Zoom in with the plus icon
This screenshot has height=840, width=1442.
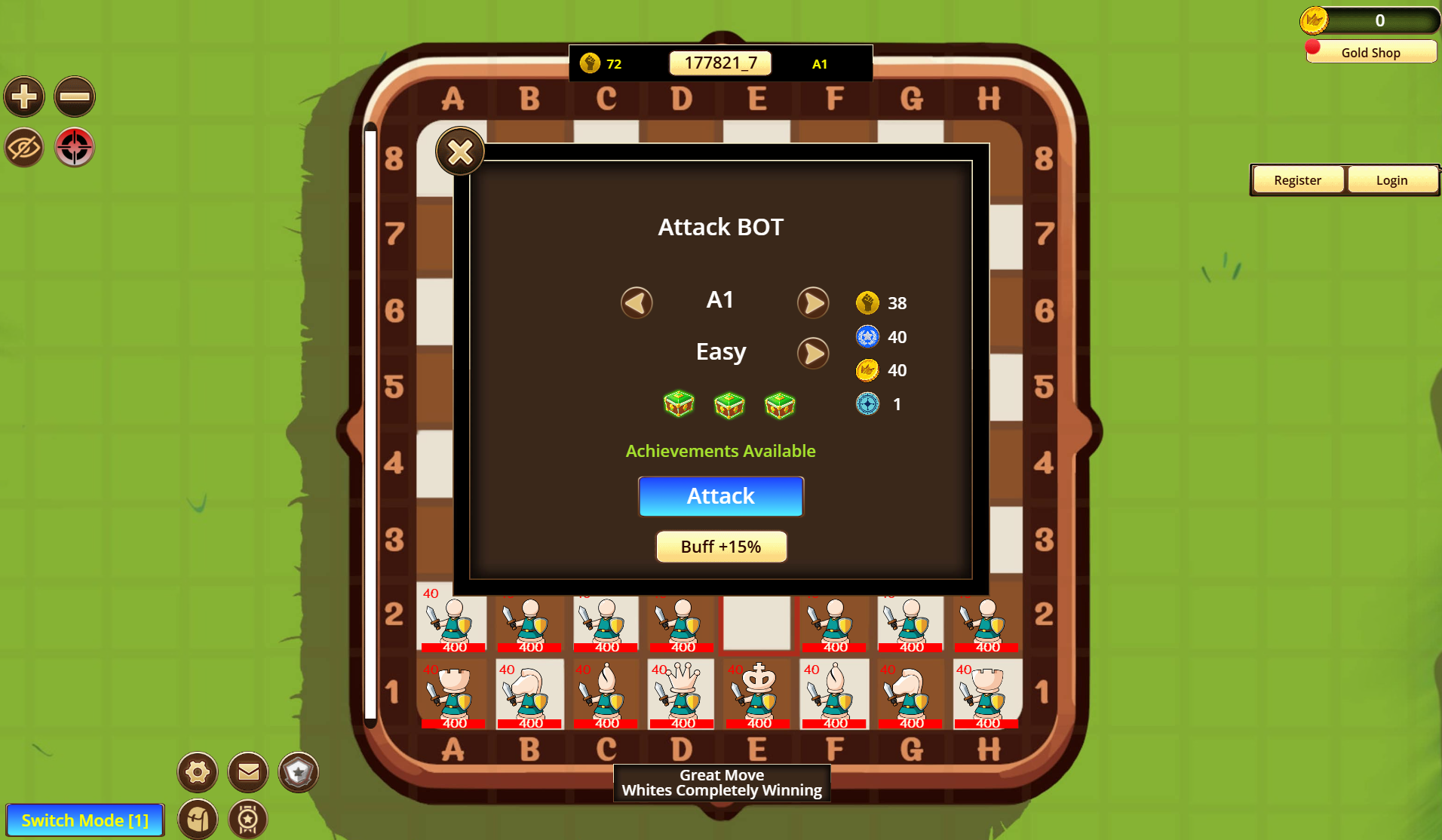[x=23, y=97]
